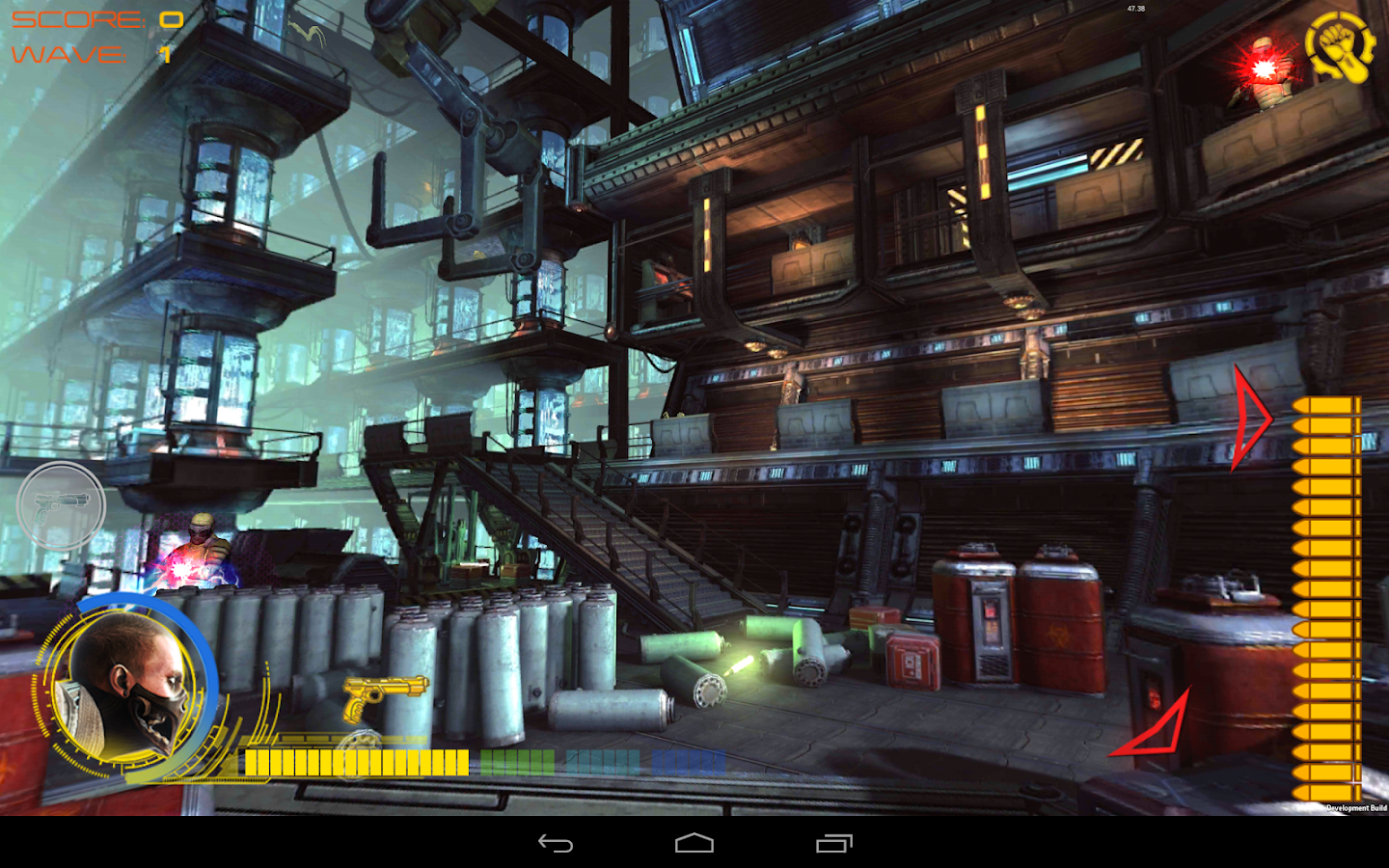Select the silver pistol weapon icon
The image size is (1389, 868).
coord(62,505)
